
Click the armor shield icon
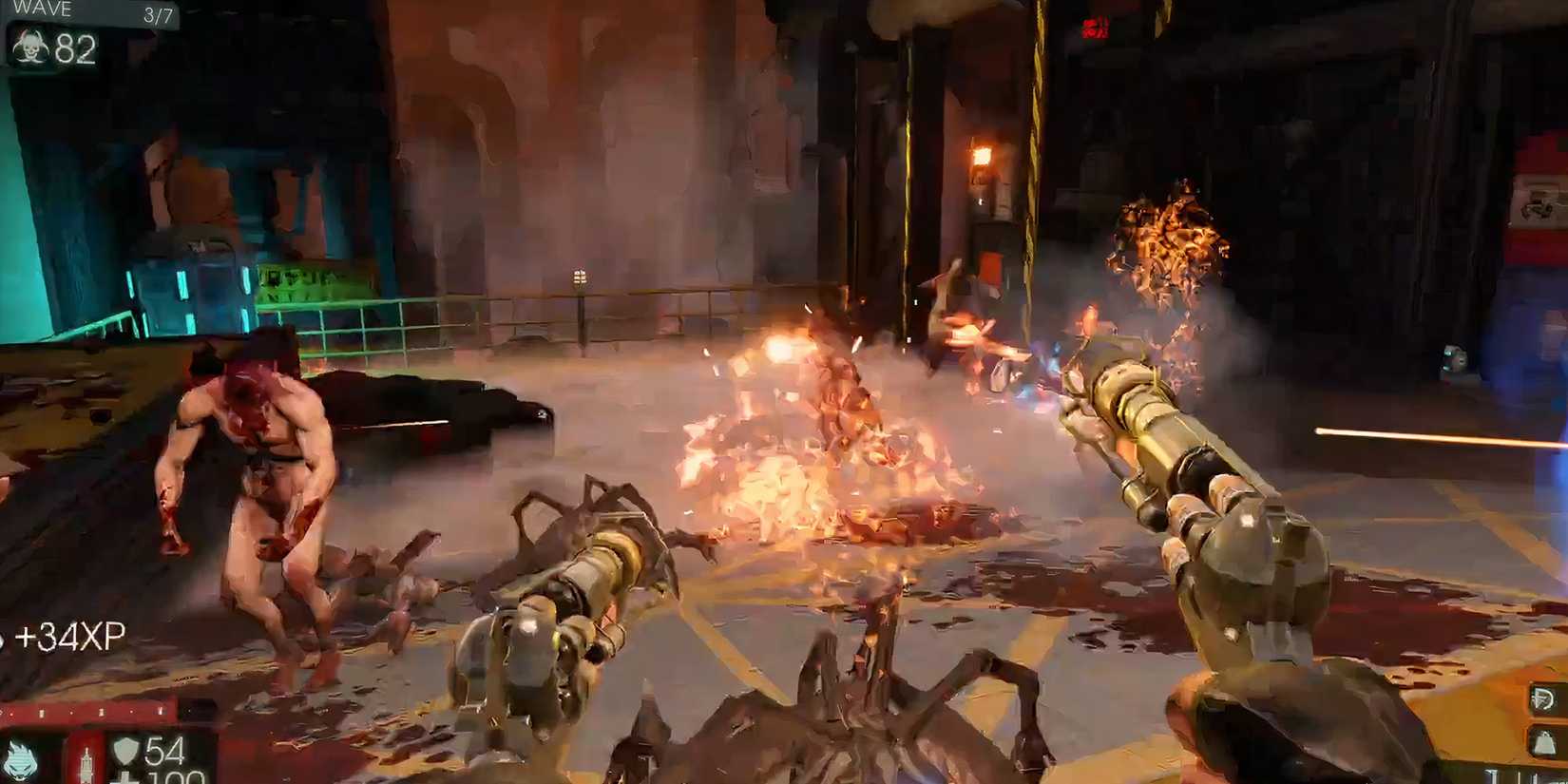coord(126,751)
